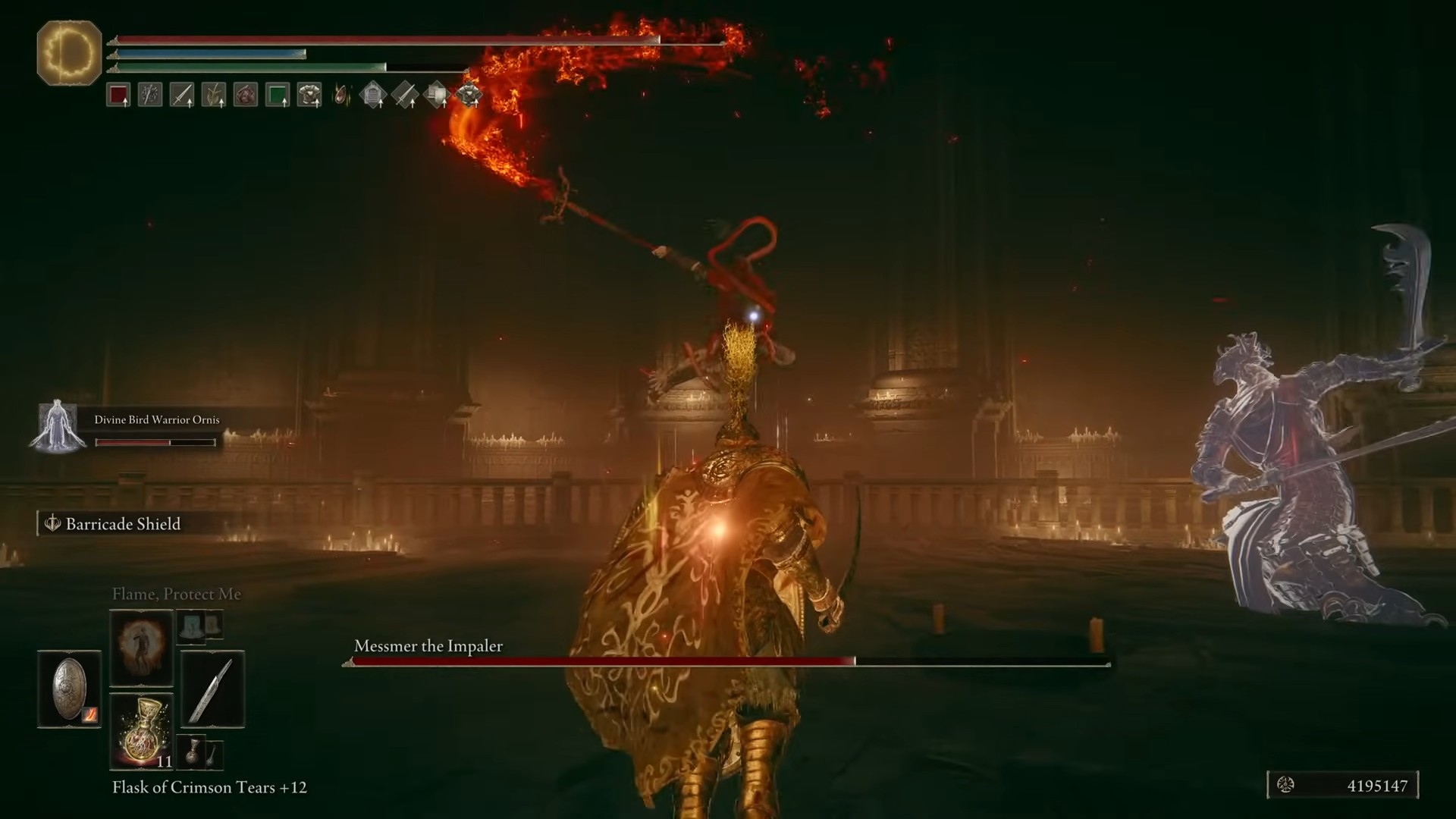Click the diamond-shaped sword buff icon
The image size is (1456, 819).
[x=405, y=96]
